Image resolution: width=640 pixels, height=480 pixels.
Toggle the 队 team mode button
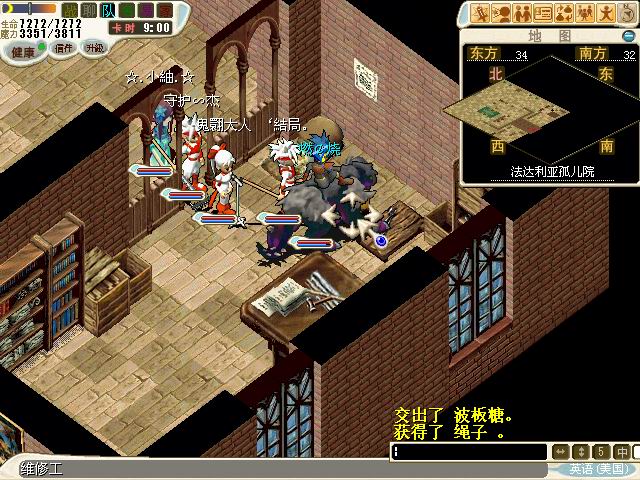click(x=108, y=10)
